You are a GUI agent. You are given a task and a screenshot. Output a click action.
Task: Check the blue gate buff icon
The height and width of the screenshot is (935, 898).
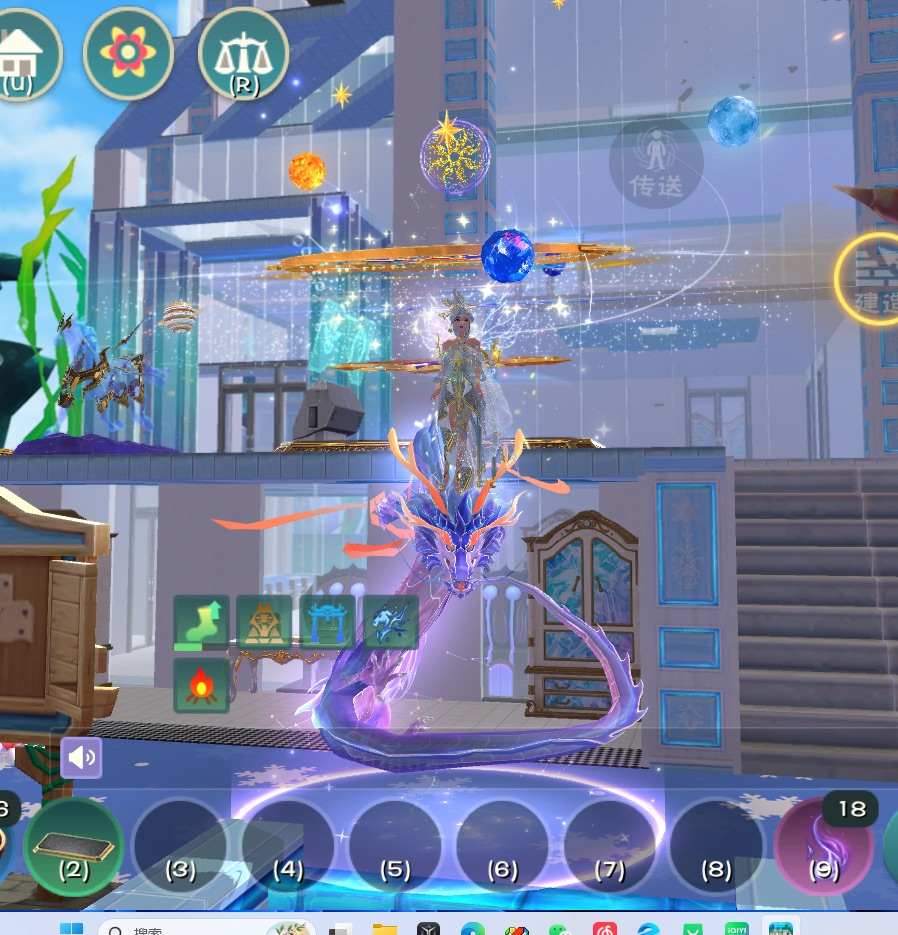(x=327, y=623)
